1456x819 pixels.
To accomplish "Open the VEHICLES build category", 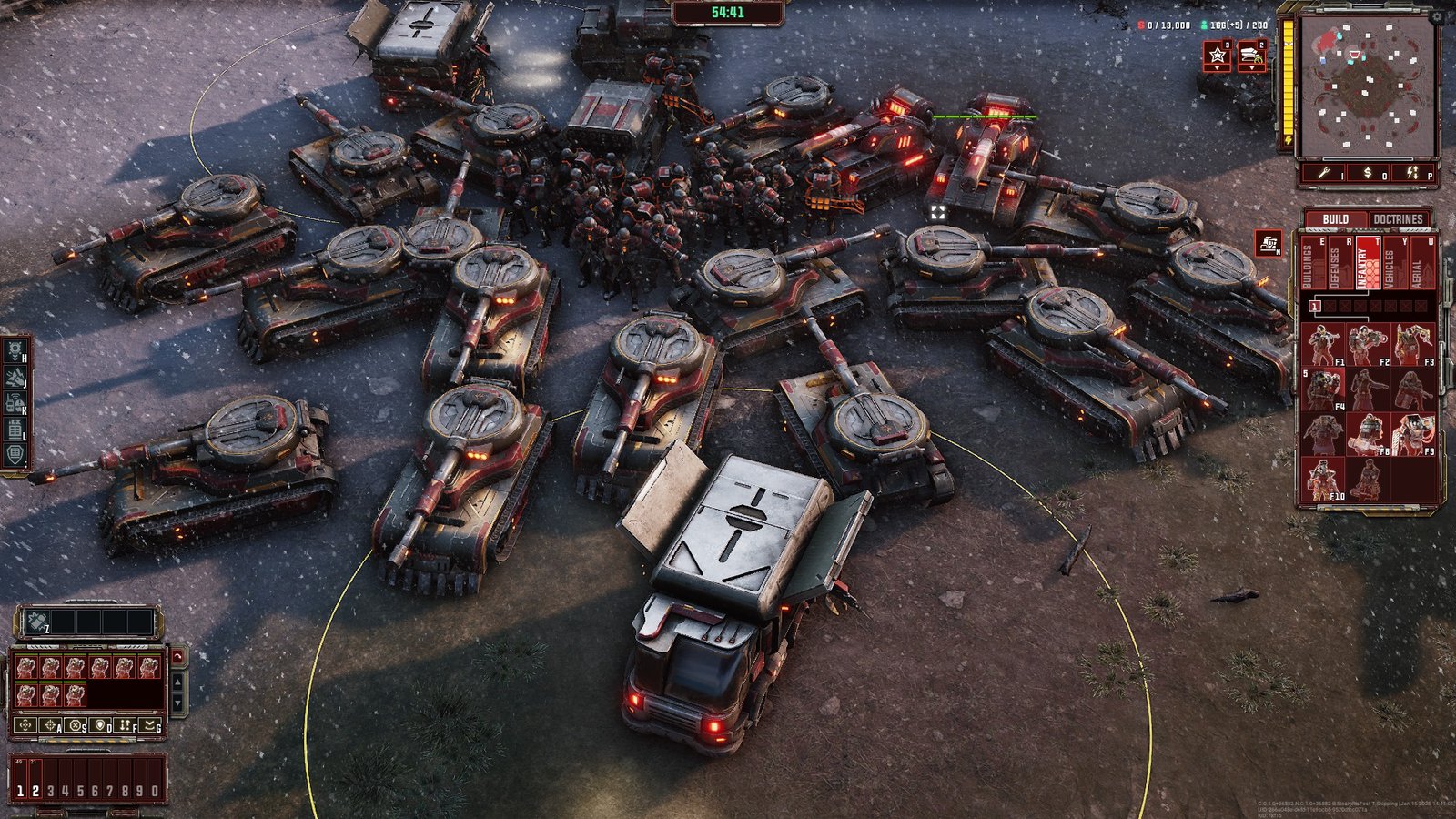I will pyautogui.click(x=1395, y=264).
